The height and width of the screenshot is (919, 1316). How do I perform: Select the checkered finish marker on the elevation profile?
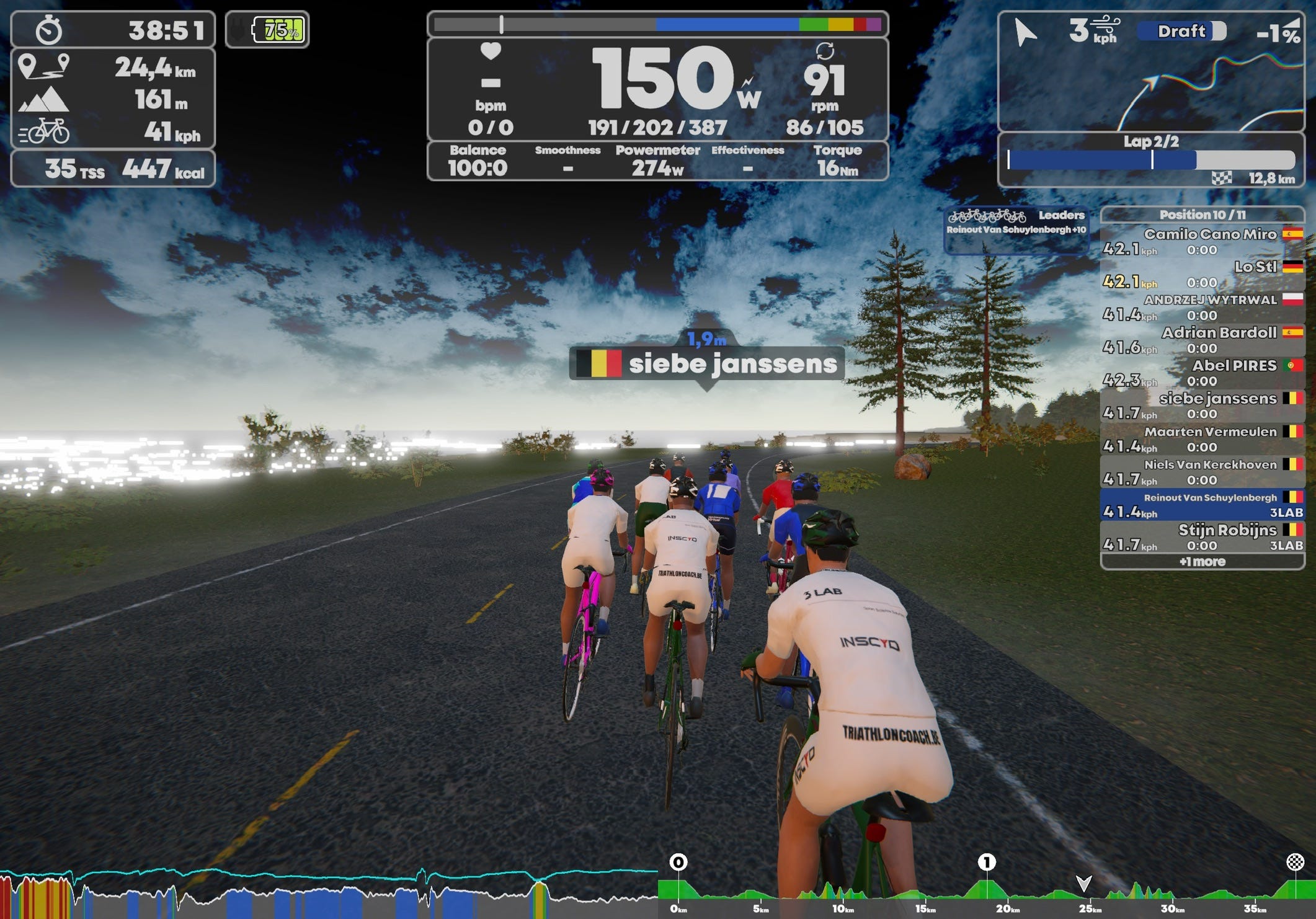pos(1295,862)
